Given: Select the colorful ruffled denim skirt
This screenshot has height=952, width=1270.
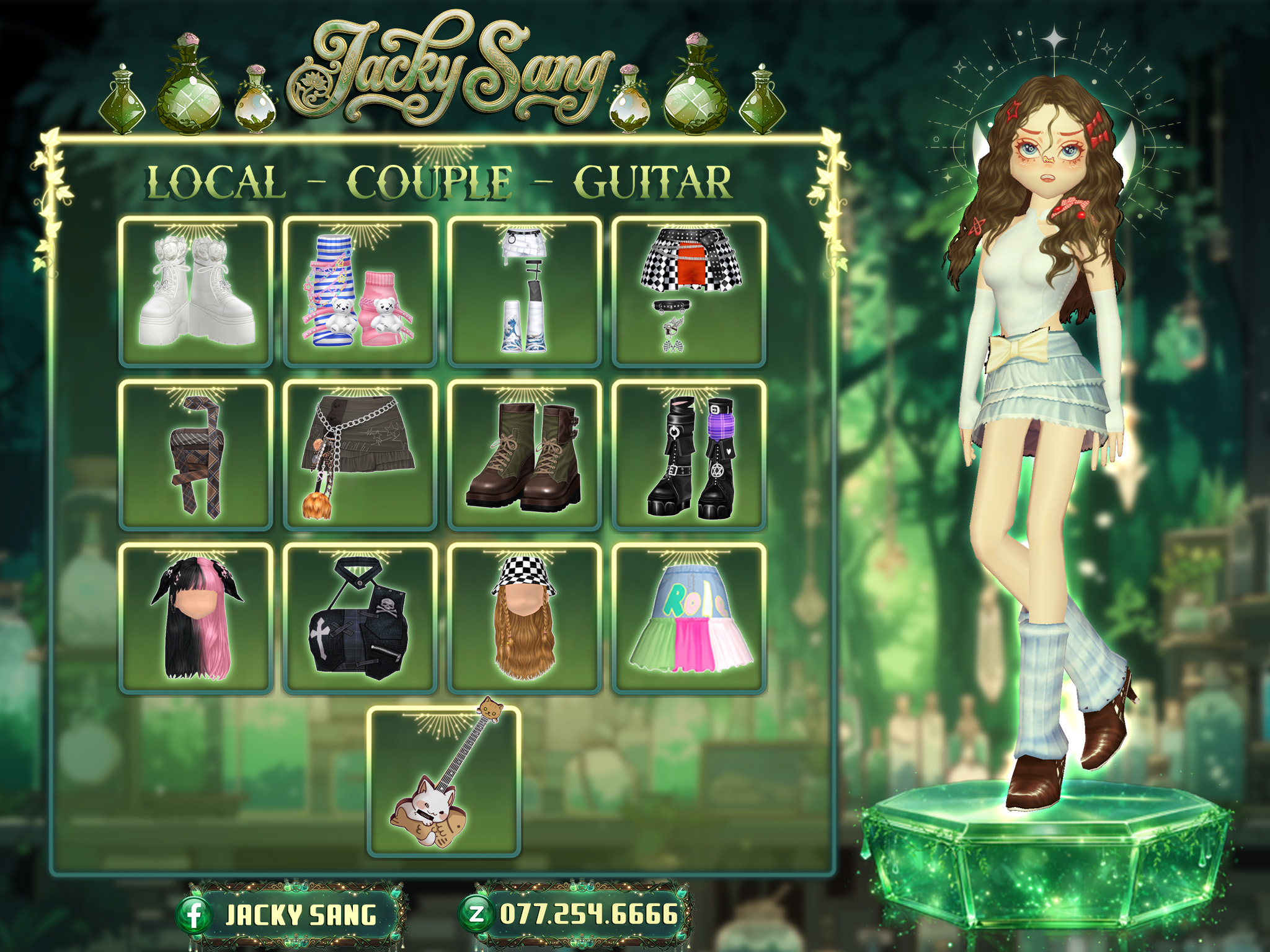Looking at the screenshot, I should click(689, 618).
